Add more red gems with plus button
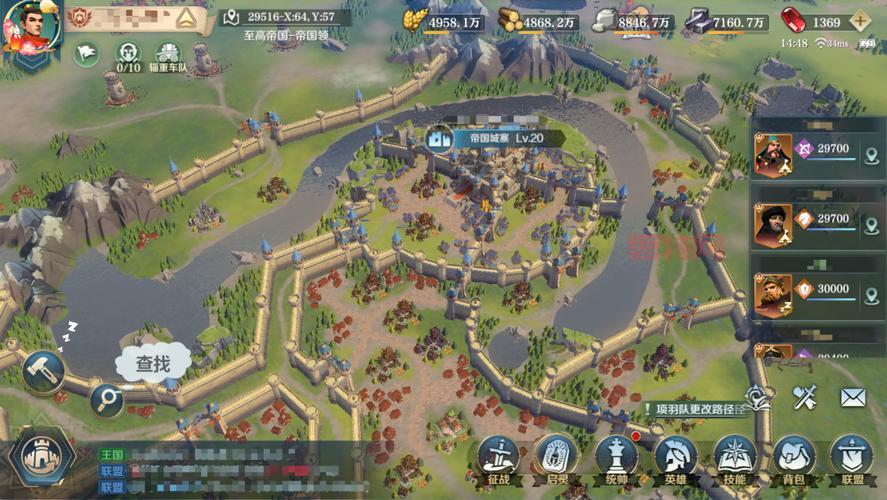This screenshot has height=500, width=887. pos(859,22)
